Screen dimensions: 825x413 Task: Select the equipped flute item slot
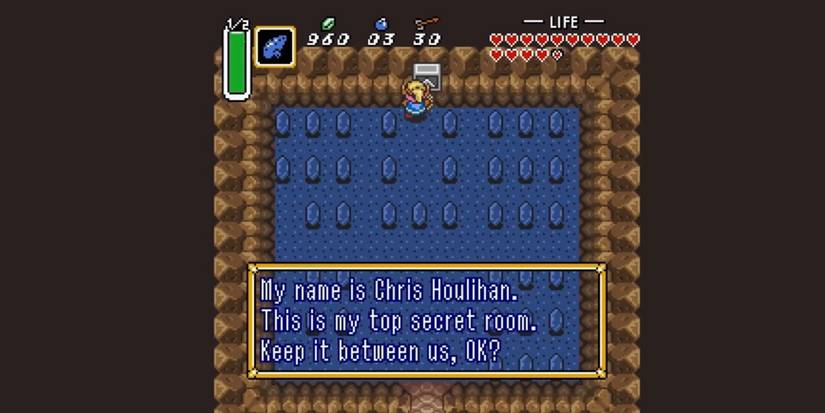pyautogui.click(x=274, y=47)
